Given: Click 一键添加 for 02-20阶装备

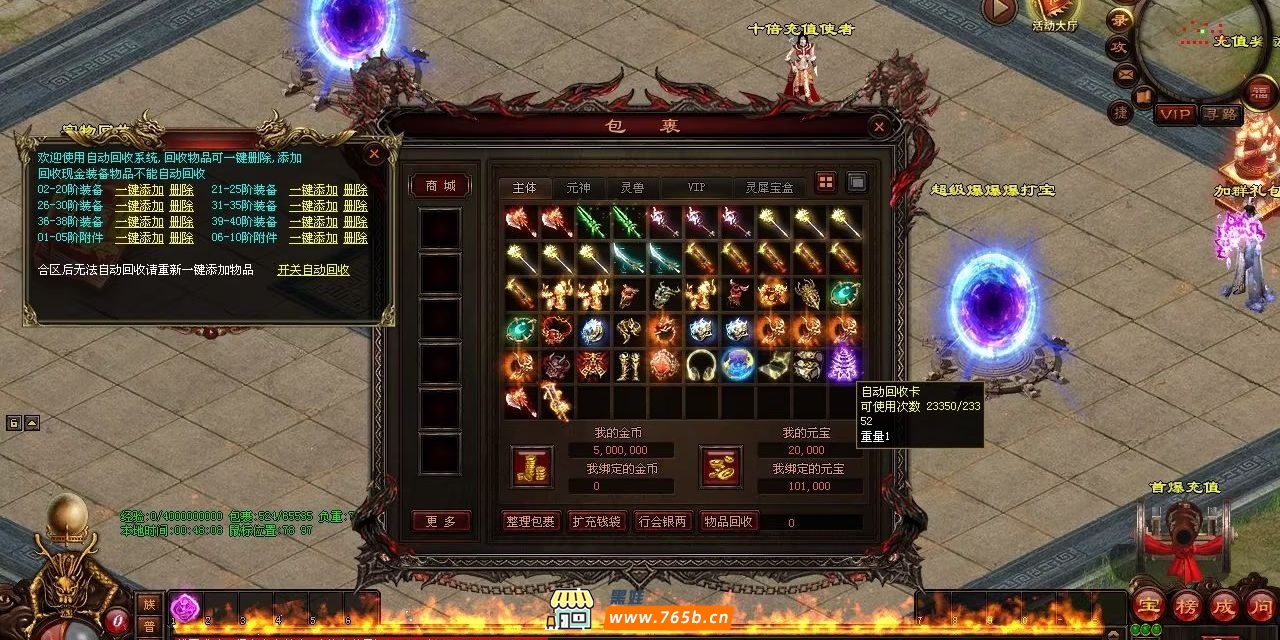Looking at the screenshot, I should [139, 190].
